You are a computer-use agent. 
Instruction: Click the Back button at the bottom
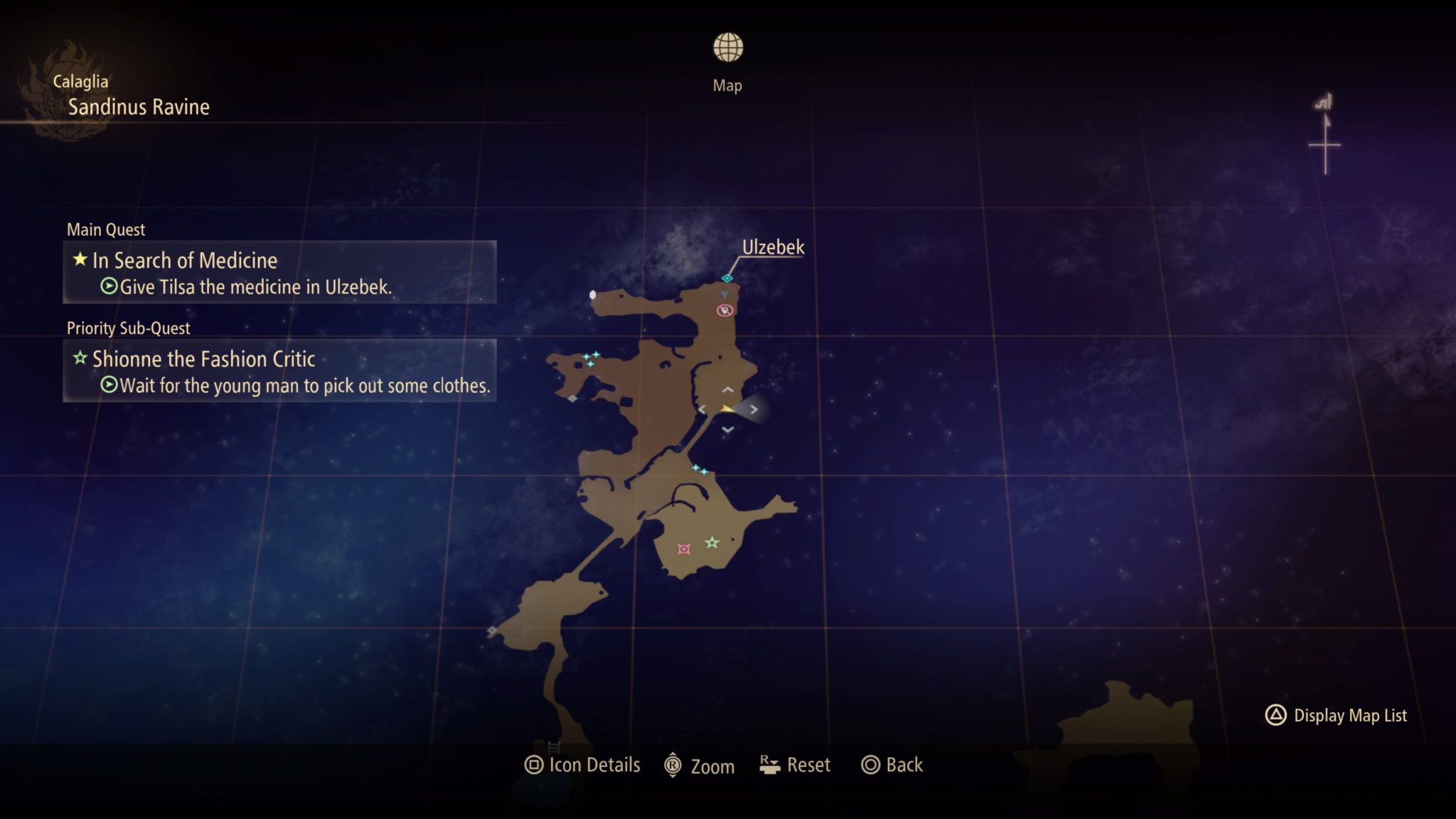(891, 765)
